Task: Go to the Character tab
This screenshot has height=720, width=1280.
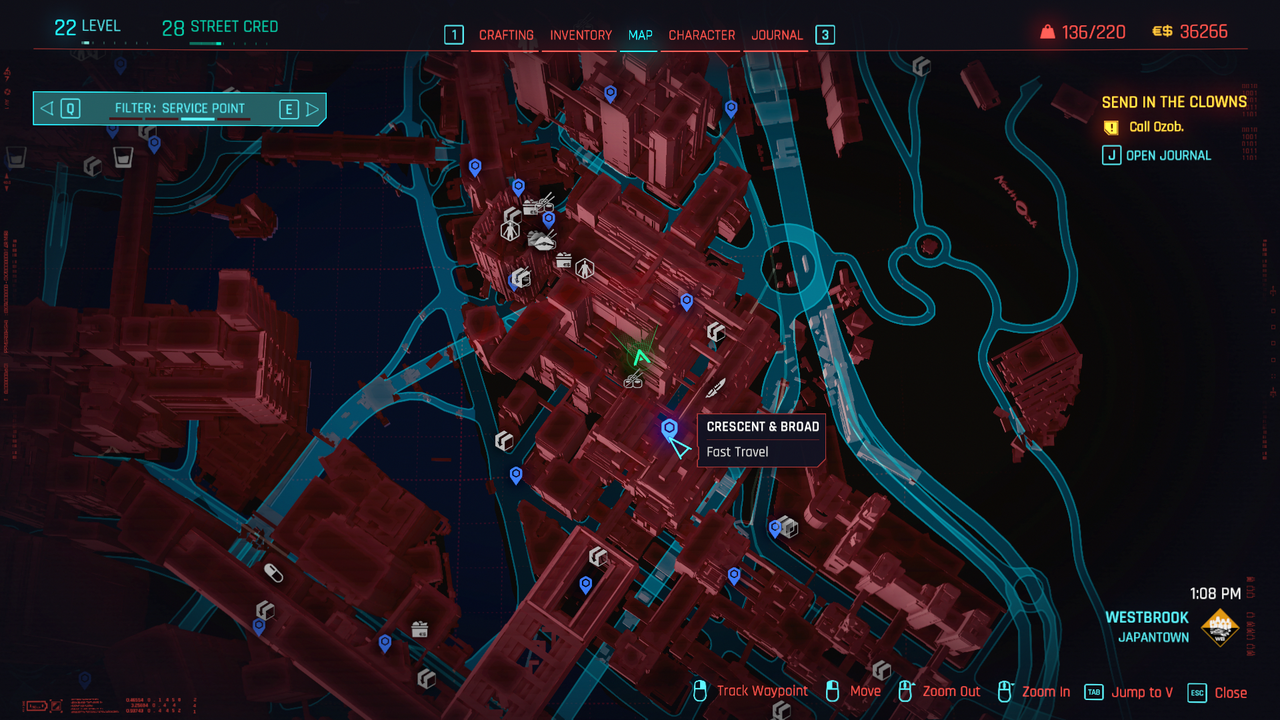Action: point(701,35)
